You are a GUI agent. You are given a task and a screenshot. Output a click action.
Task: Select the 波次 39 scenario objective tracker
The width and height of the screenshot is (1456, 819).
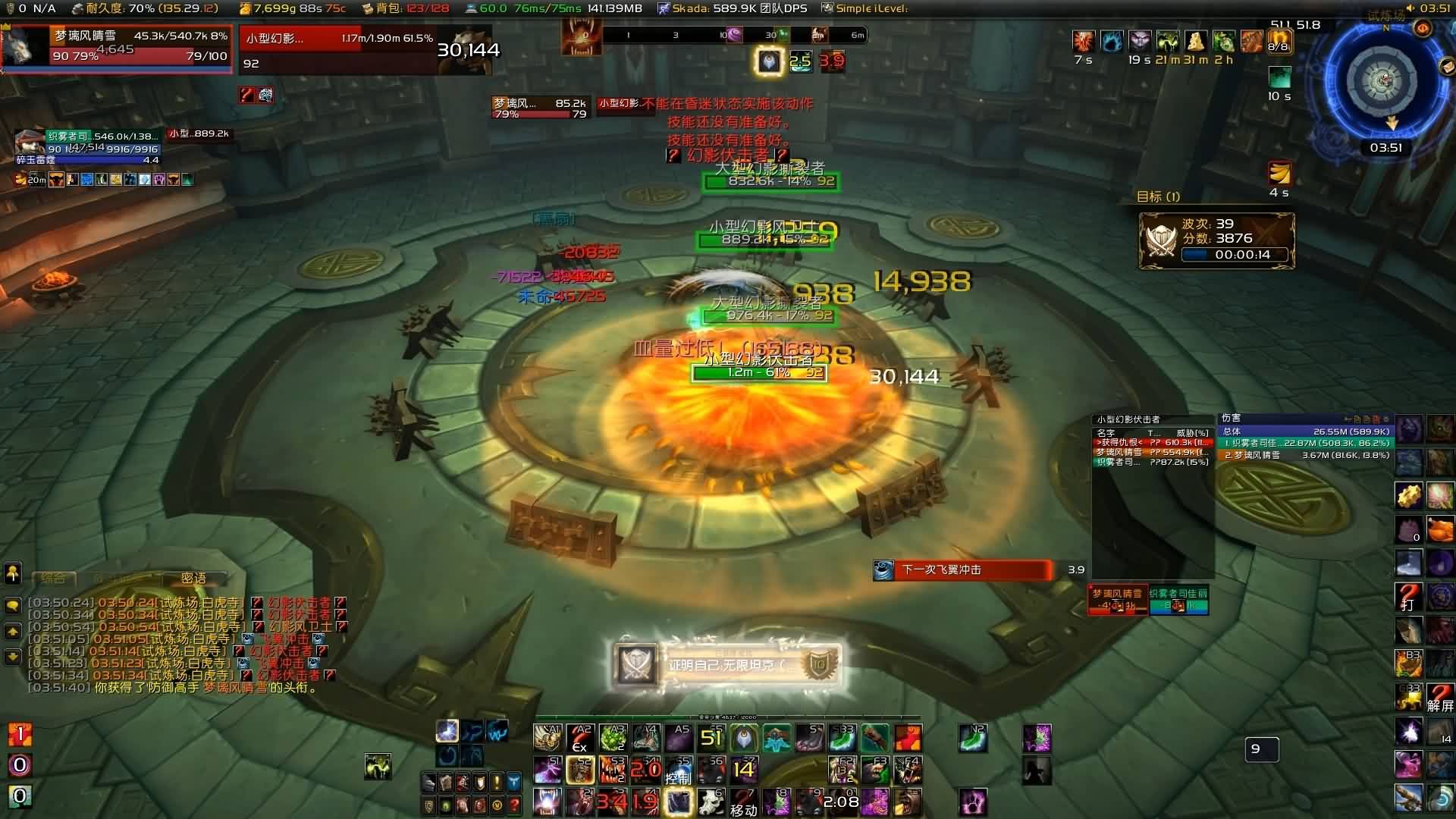tap(1216, 240)
